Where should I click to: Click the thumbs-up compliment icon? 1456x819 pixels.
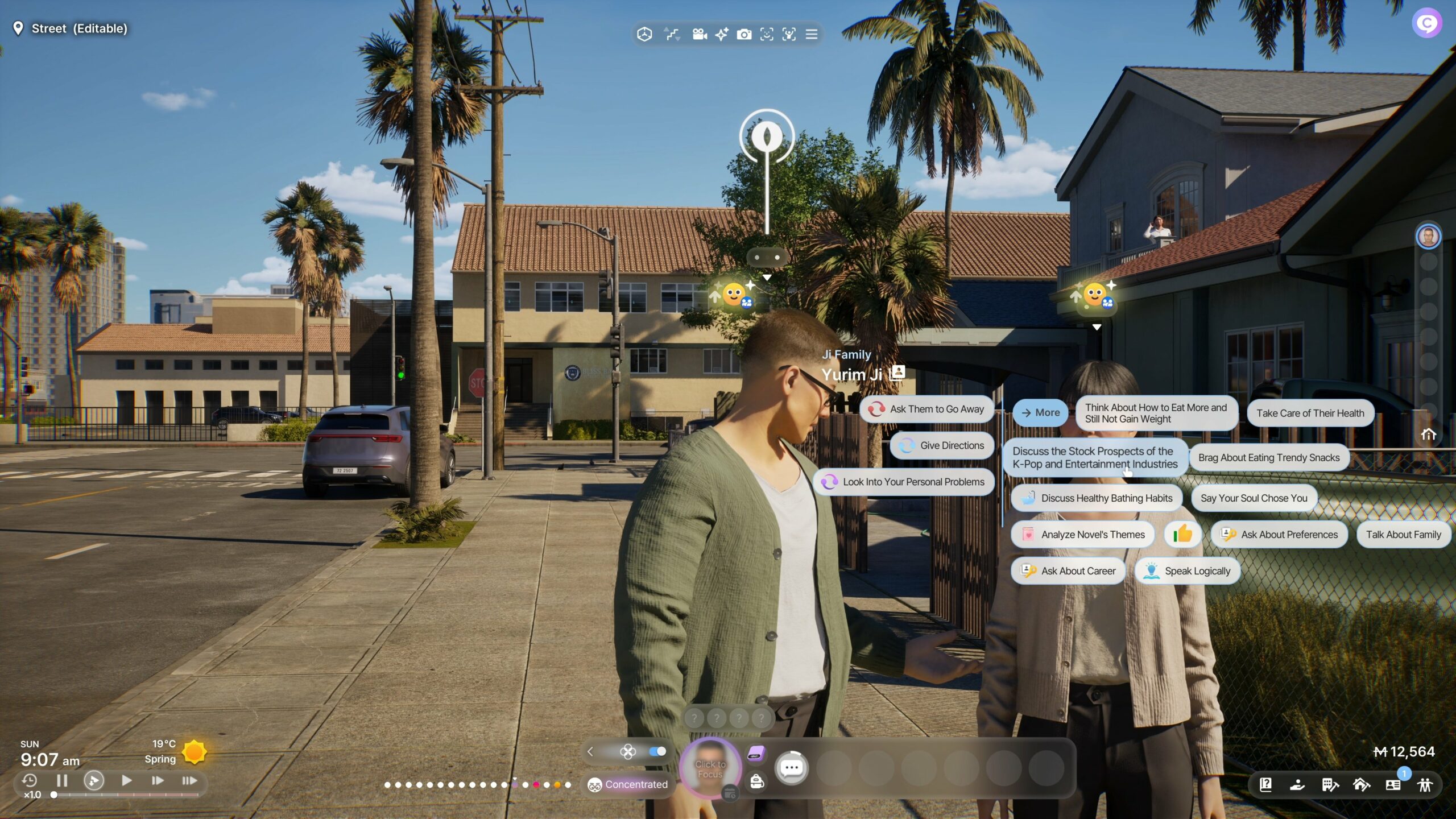pyautogui.click(x=1182, y=535)
